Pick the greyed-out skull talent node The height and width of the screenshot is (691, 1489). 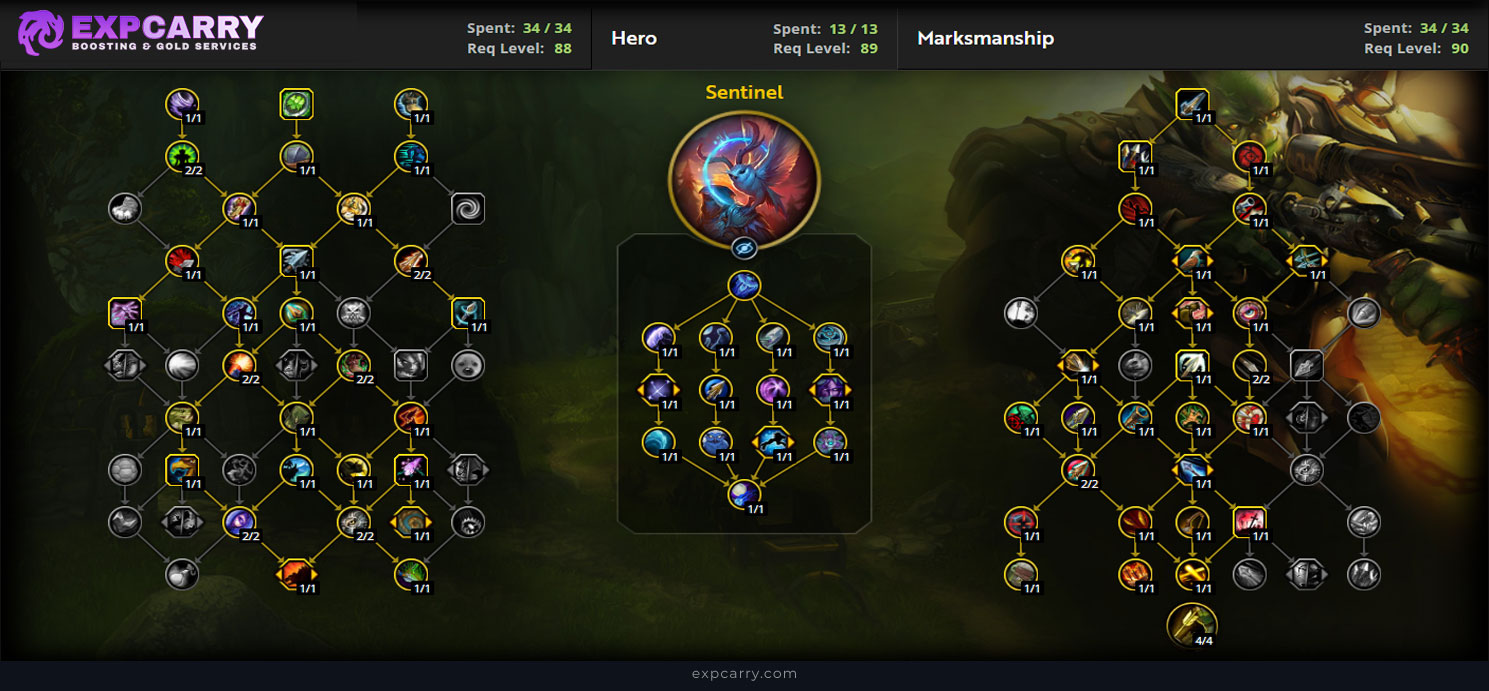353,313
